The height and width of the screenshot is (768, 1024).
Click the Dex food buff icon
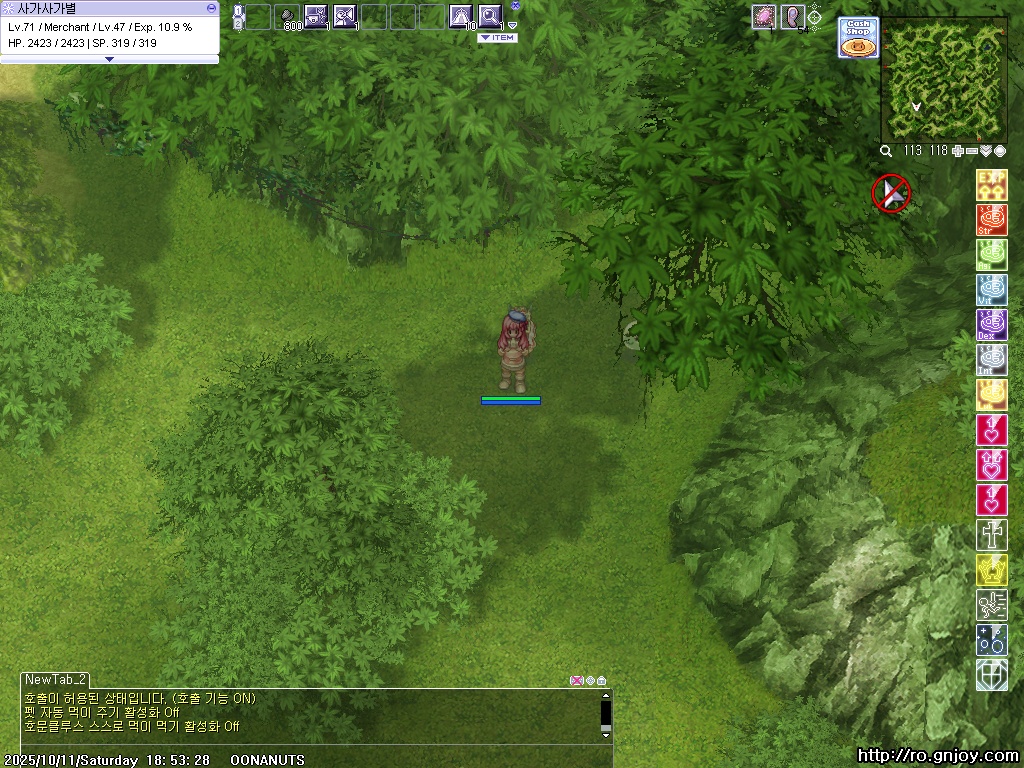(991, 324)
